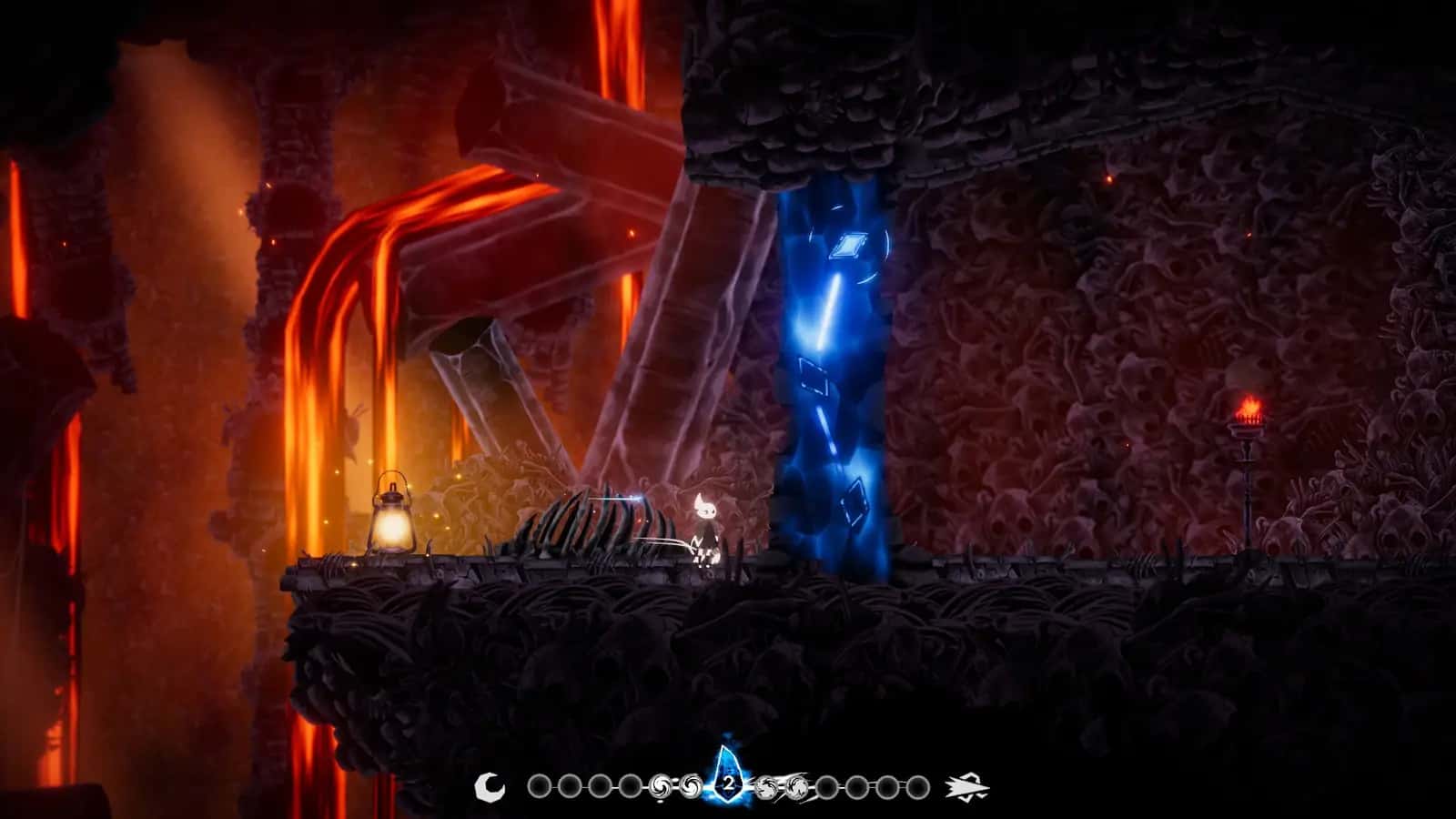1456x819 pixels.
Task: Click the first filled spiral orb on the HUD
Action: coord(658,784)
